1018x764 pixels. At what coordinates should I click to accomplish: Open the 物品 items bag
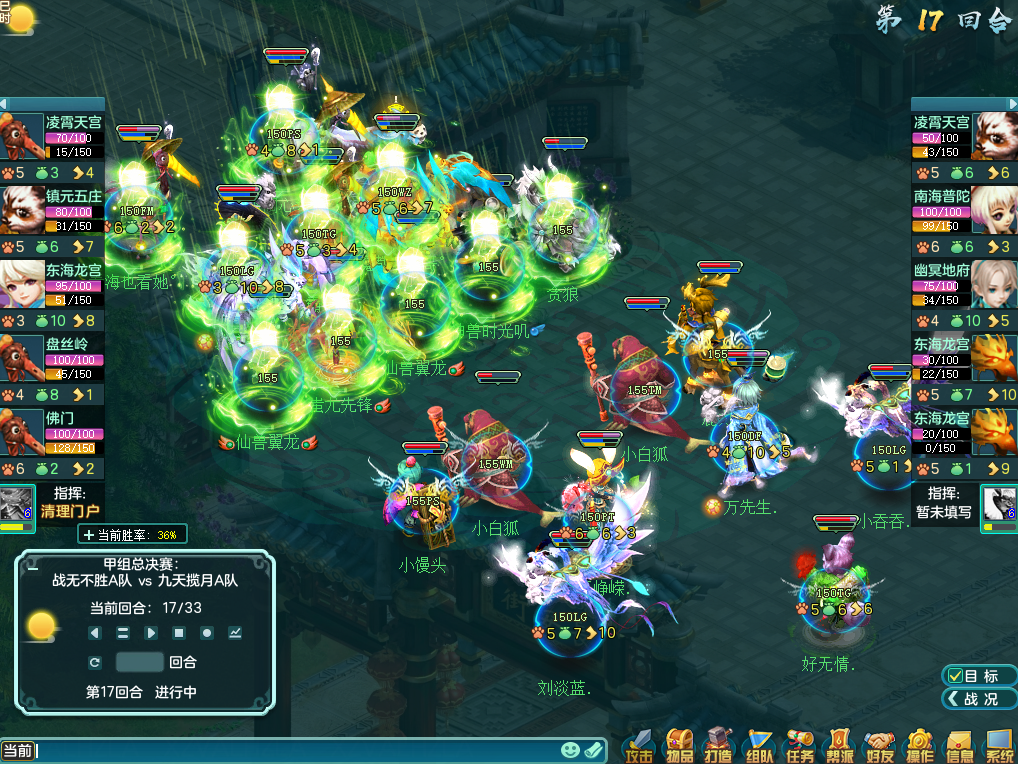(680, 744)
